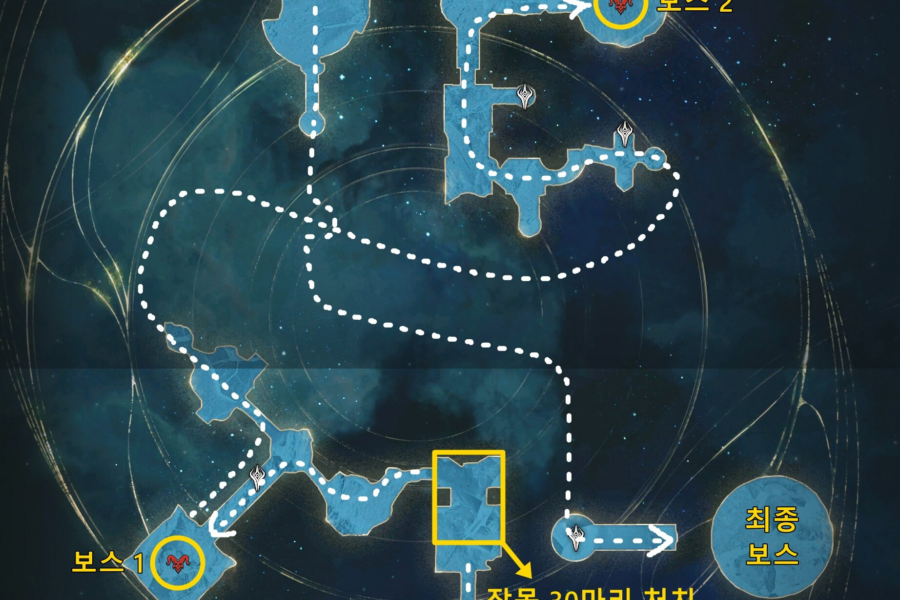The height and width of the screenshot is (600, 900).
Task: Click the 최종 보스 final boss room
Action: 771,536
